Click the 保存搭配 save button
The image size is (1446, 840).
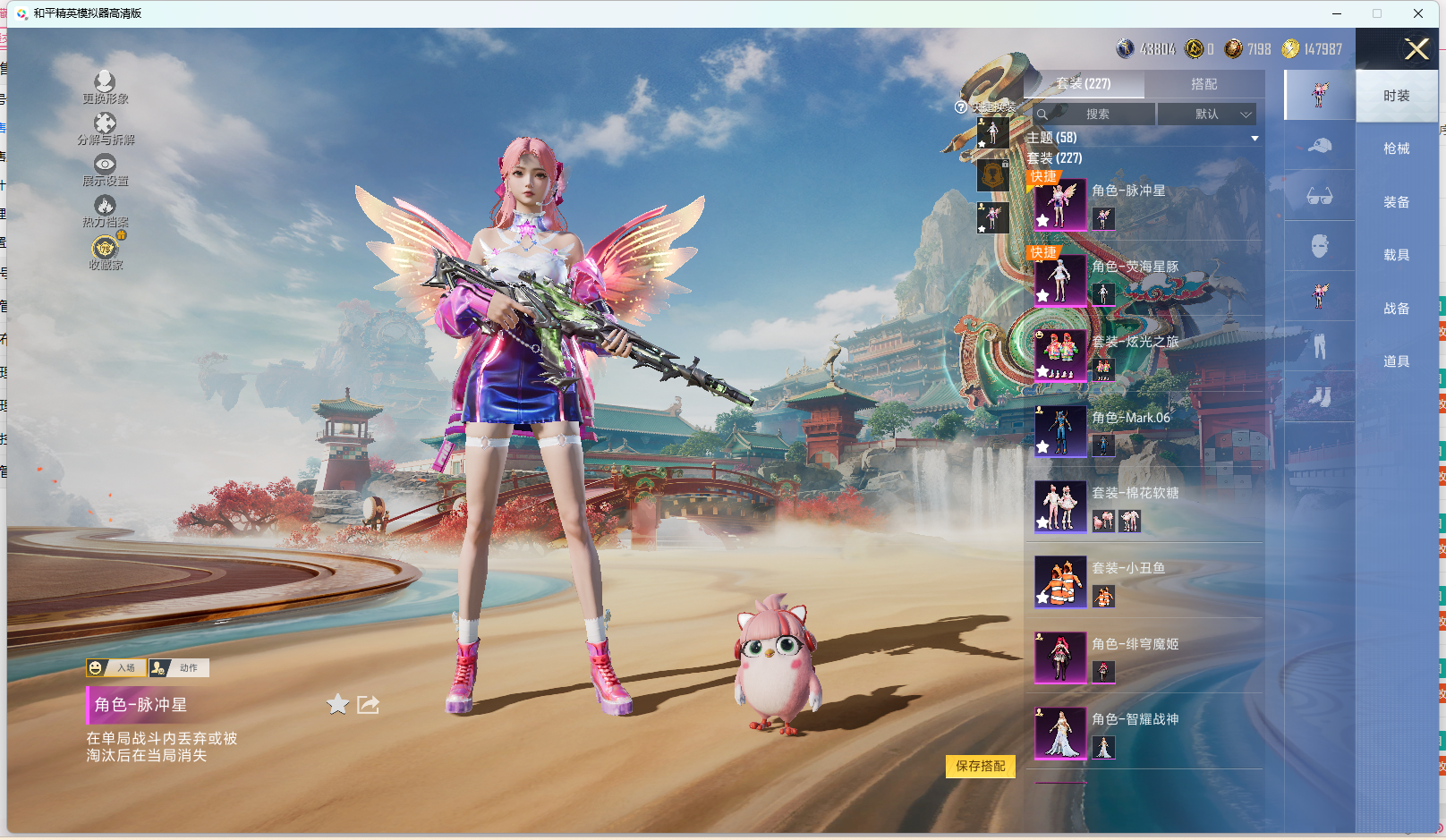click(980, 767)
